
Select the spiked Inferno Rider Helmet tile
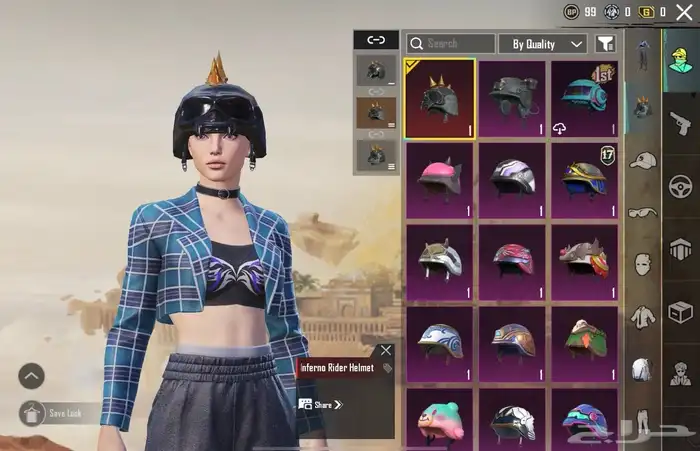coord(440,98)
